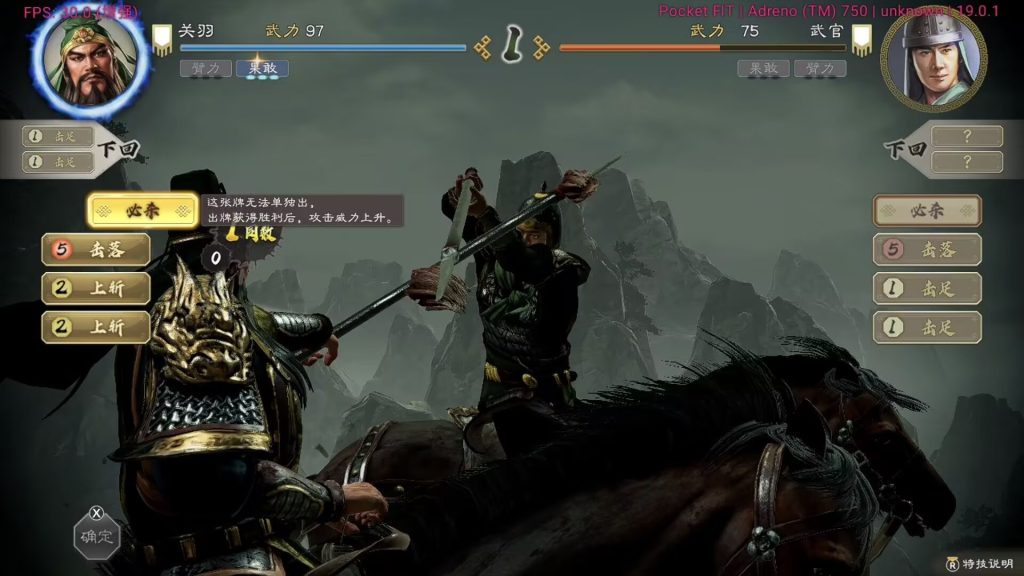The width and height of the screenshot is (1024, 576).
Task: Choose Guan Yu's 击落 card valued 5
Action: click(x=96, y=249)
